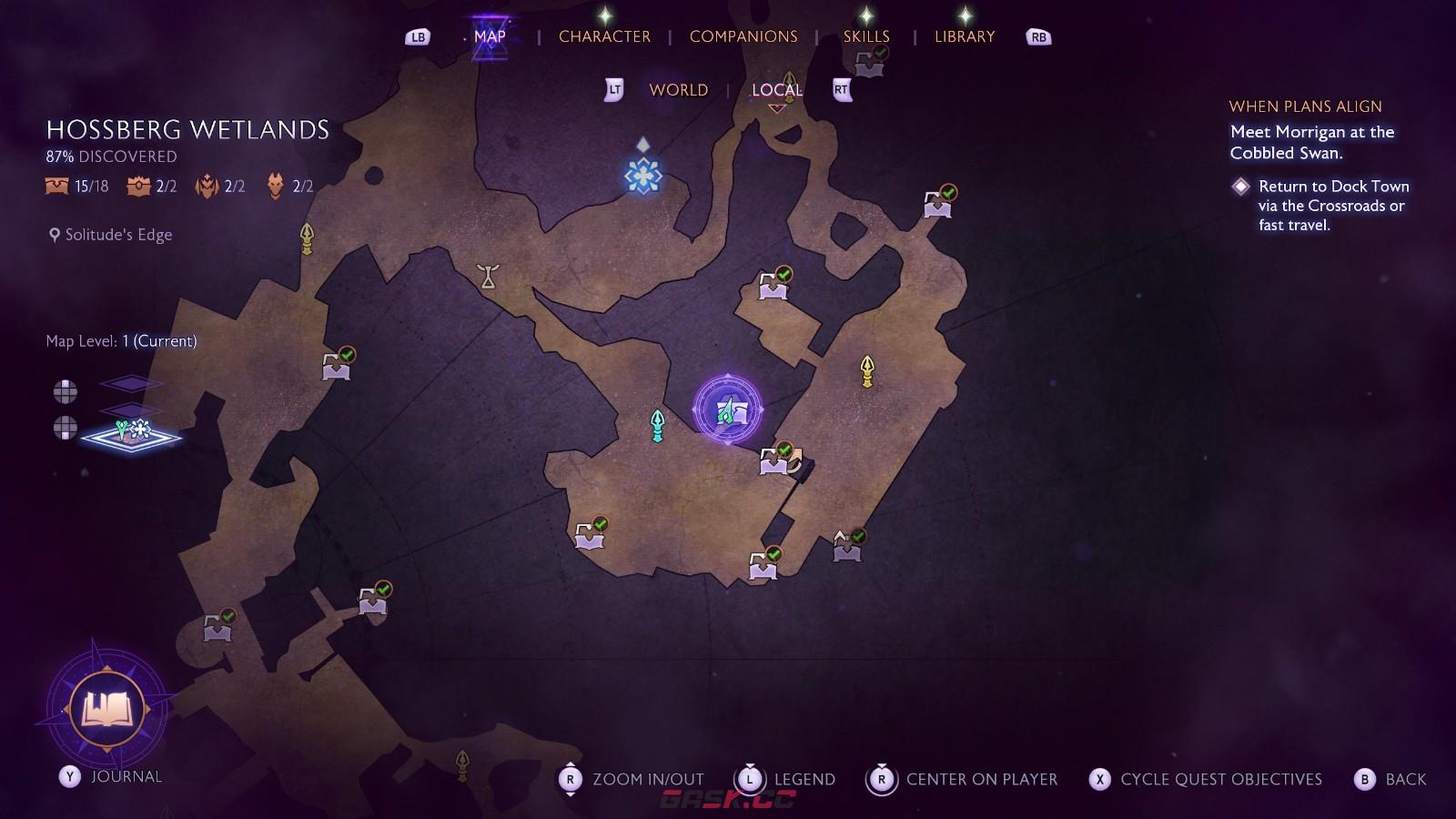Select the blue snowflake quest marker

pyautogui.click(x=642, y=176)
